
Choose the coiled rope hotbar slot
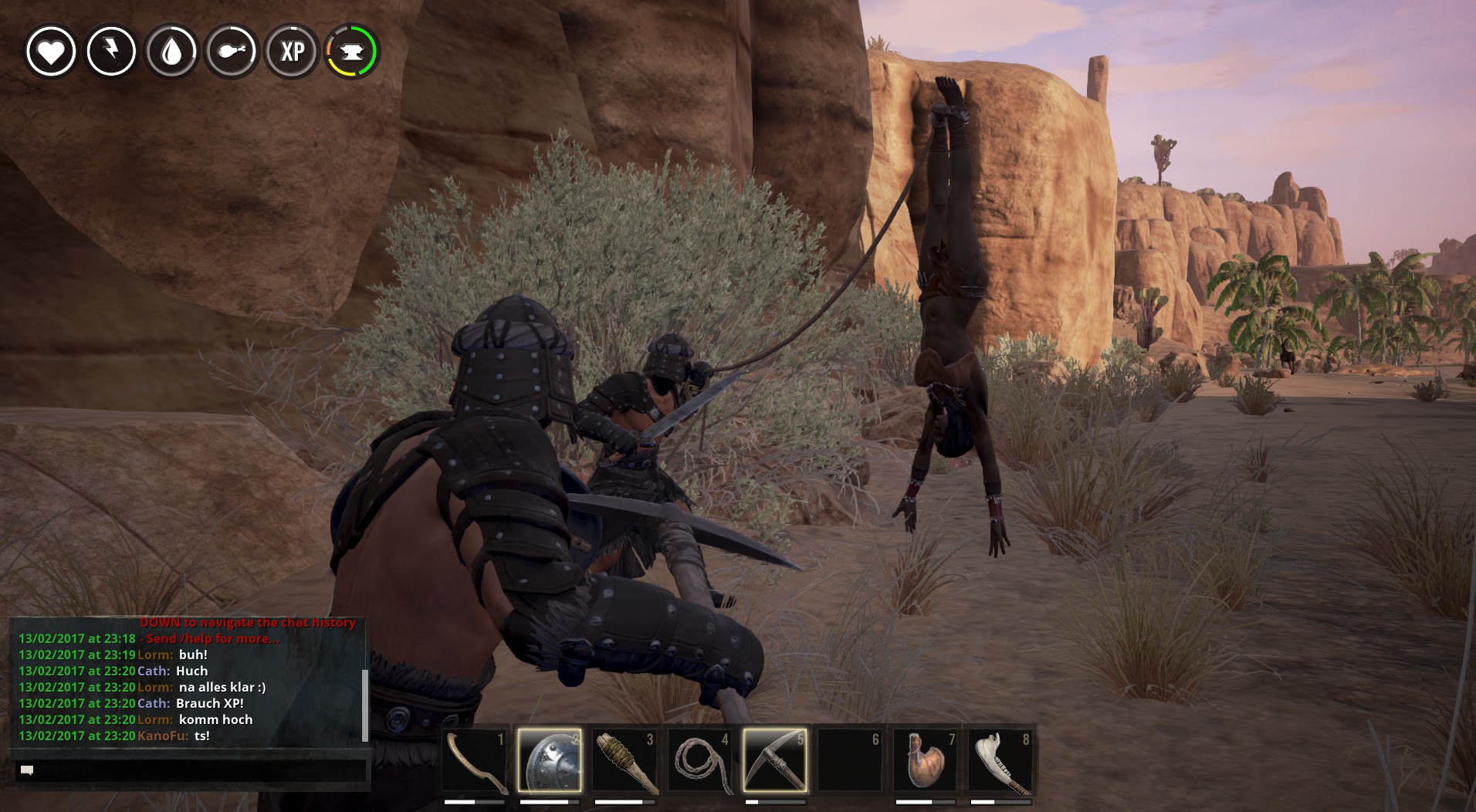point(699,761)
